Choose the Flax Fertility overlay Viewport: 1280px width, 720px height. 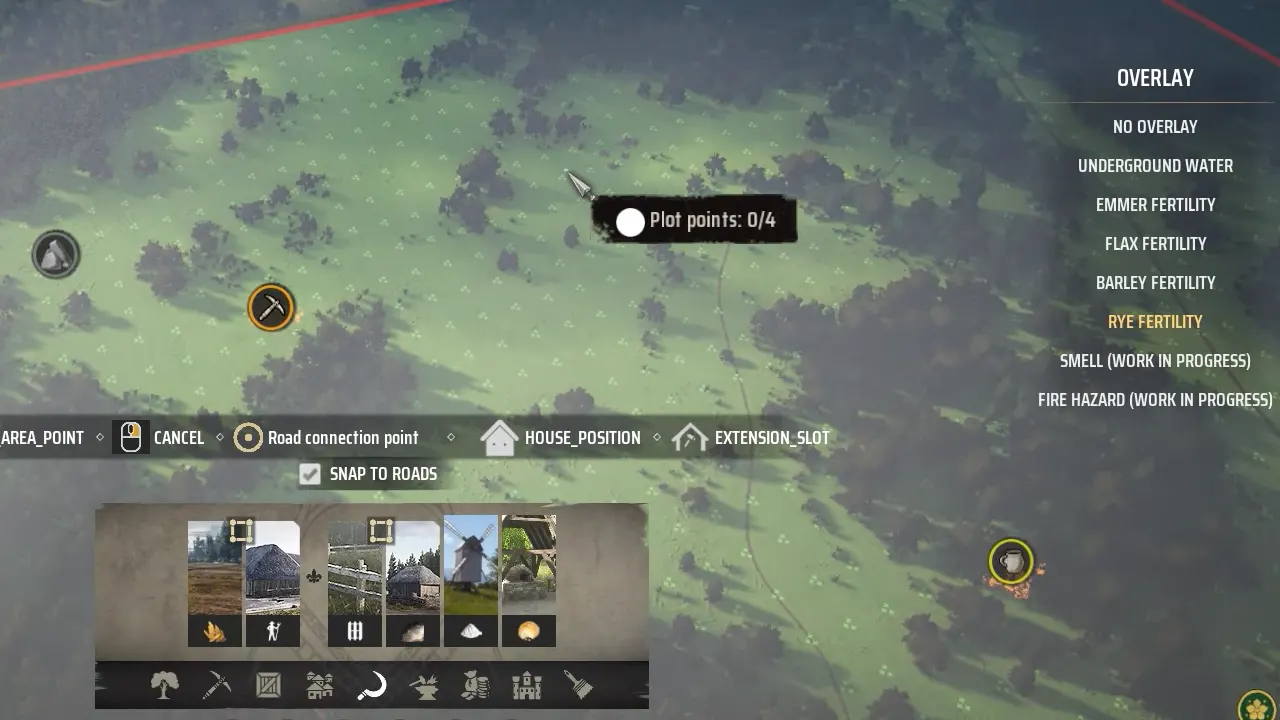(x=1155, y=244)
